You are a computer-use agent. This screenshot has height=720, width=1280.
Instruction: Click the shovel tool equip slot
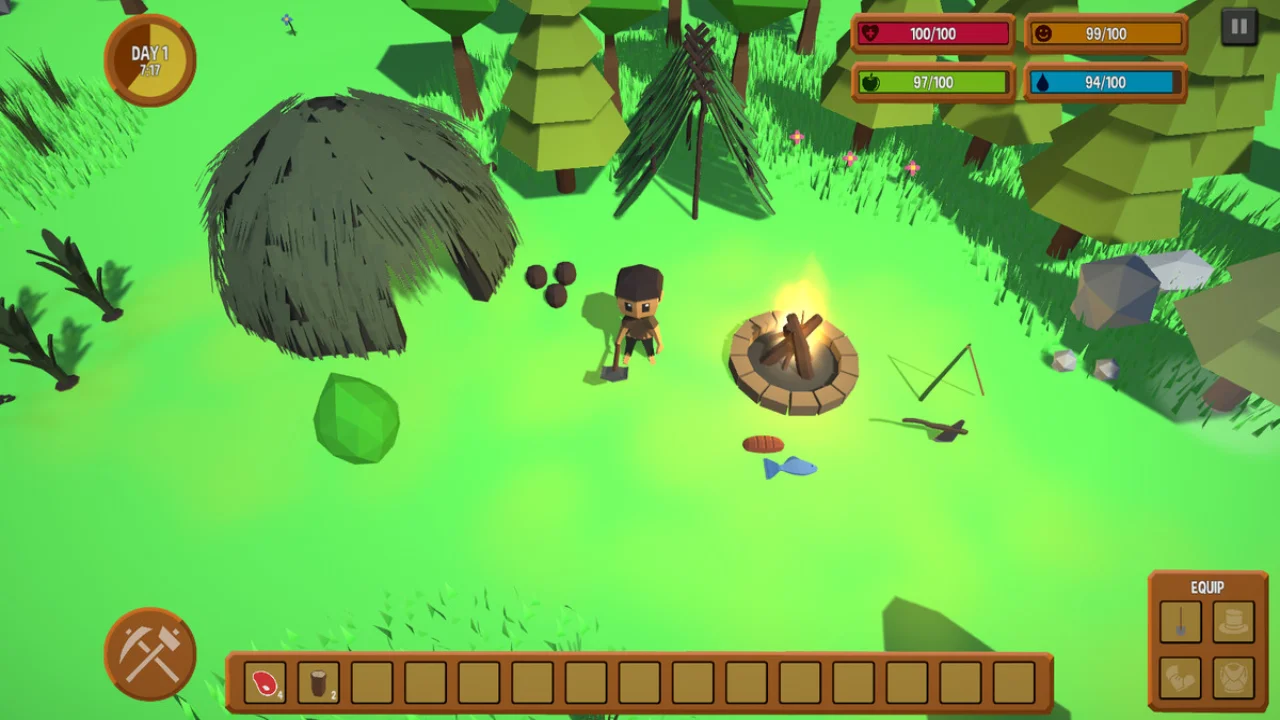[1180, 622]
